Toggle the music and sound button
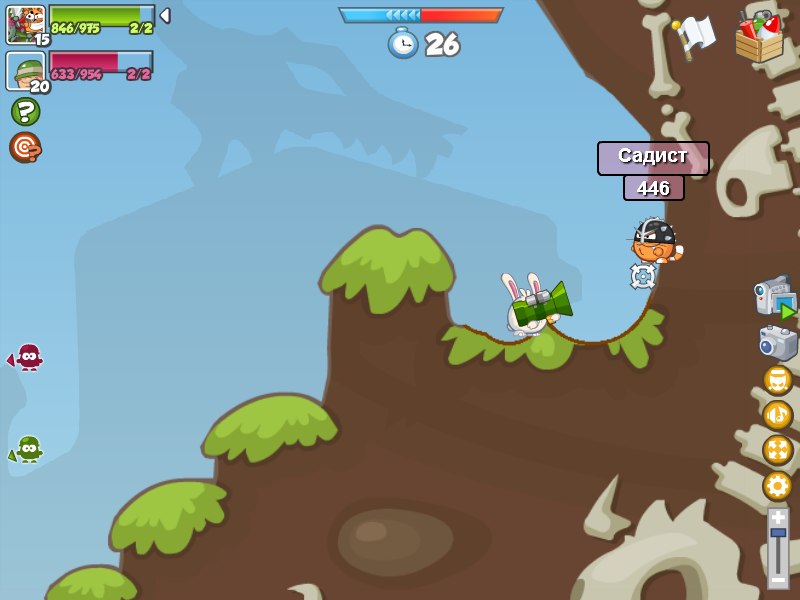Screen dimensions: 800x600 pos(777,415)
